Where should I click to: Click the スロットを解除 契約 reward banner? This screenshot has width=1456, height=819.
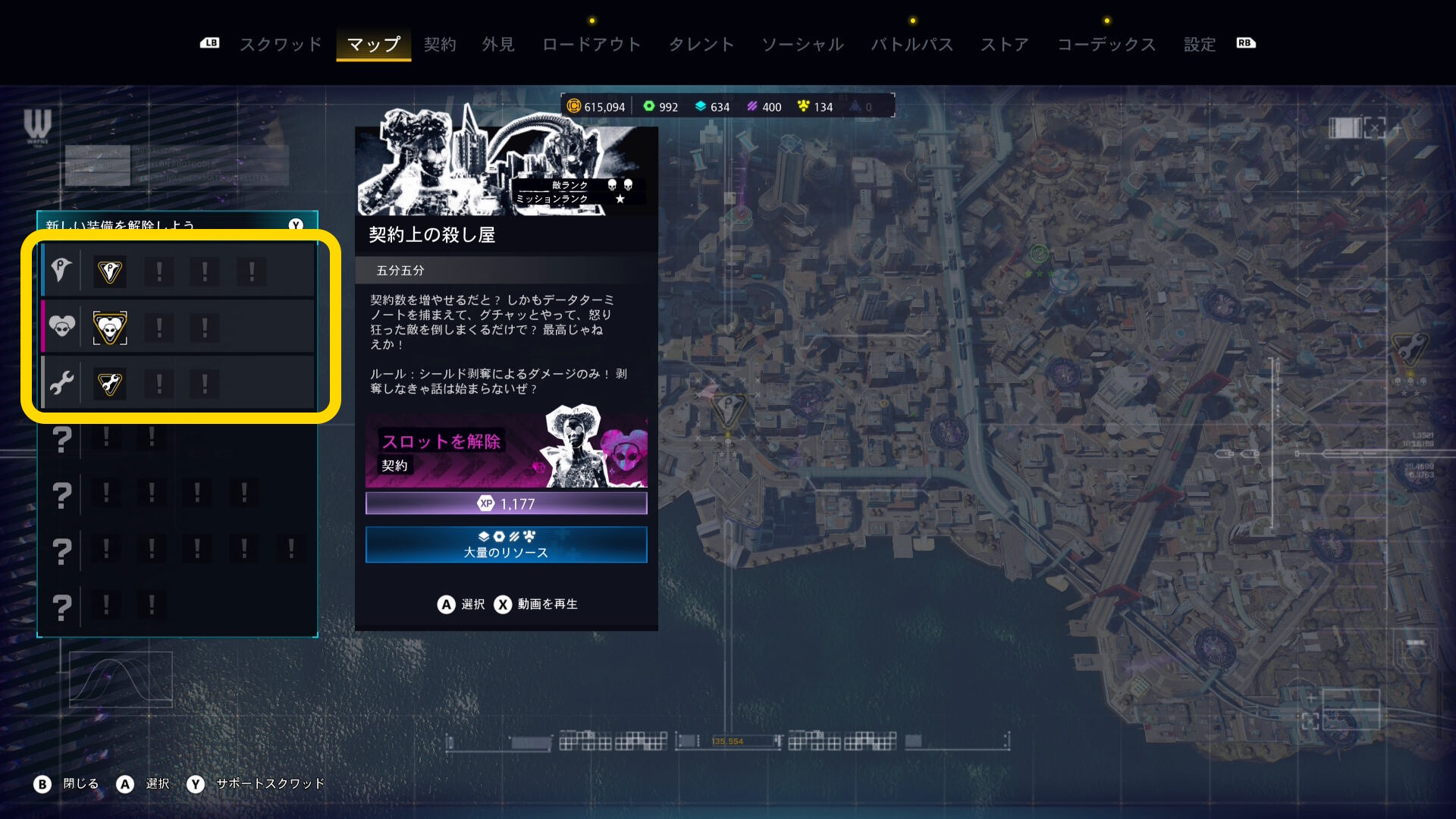pos(506,449)
